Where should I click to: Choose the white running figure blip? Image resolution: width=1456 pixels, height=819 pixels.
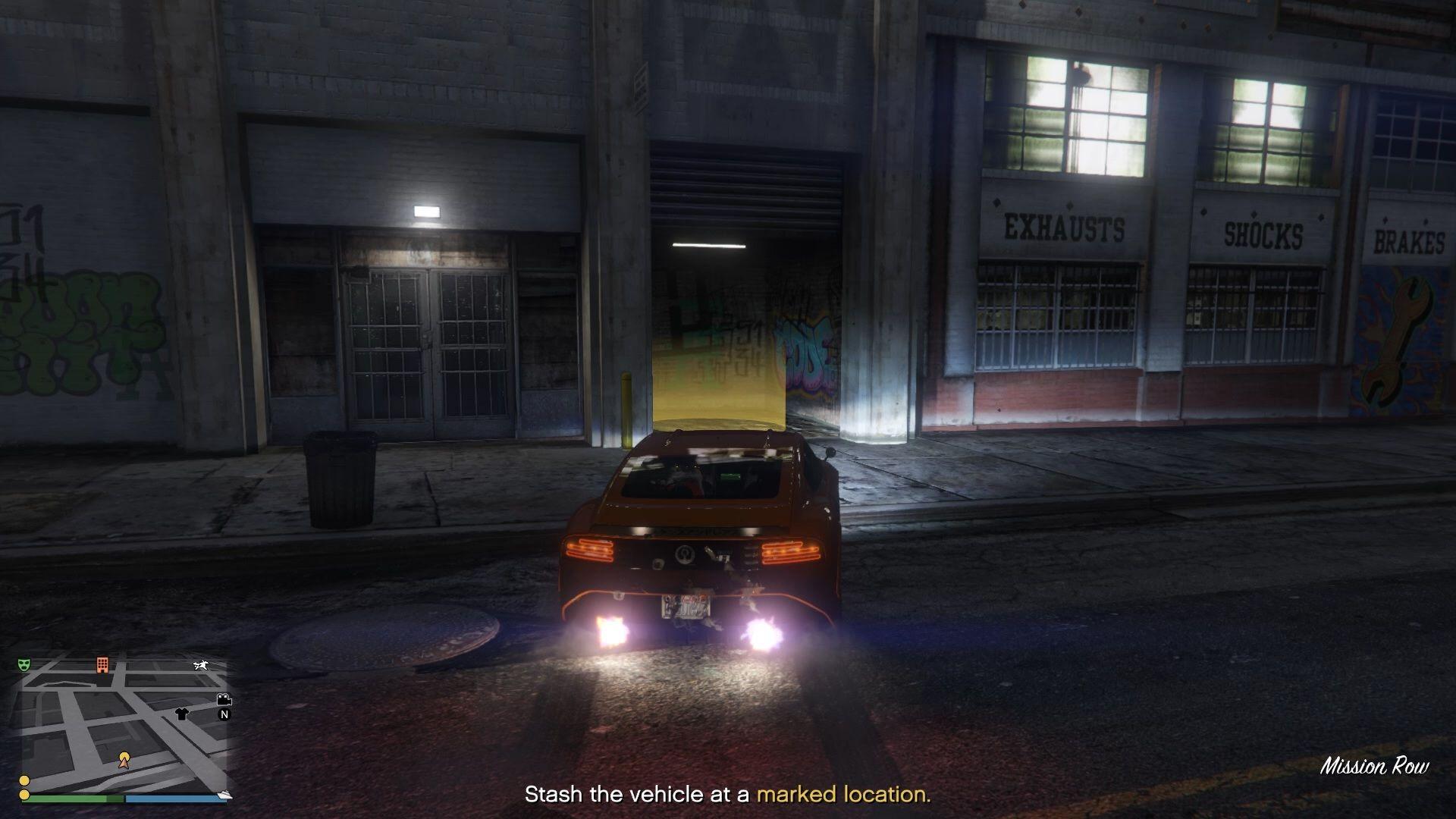coord(201,666)
